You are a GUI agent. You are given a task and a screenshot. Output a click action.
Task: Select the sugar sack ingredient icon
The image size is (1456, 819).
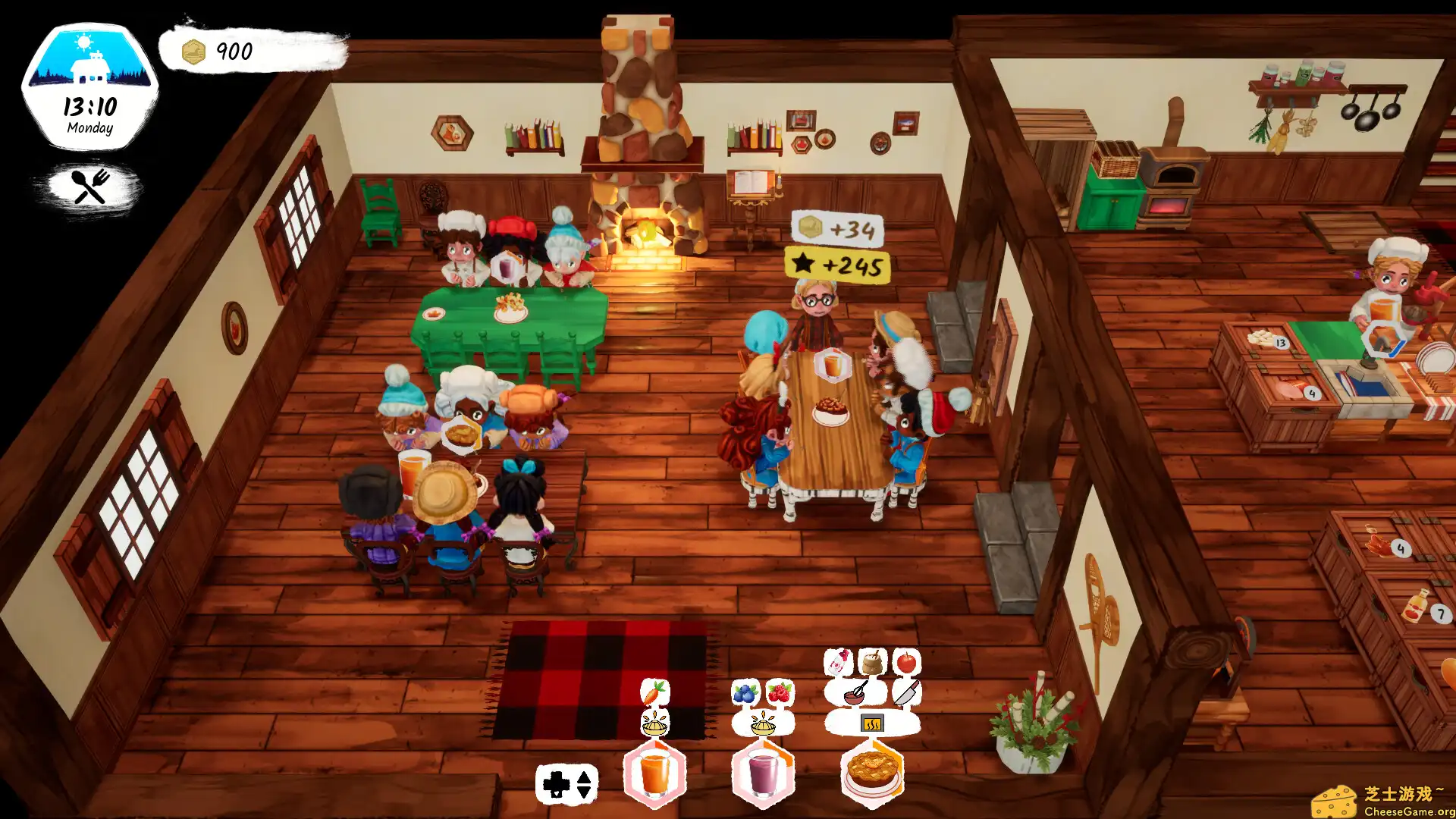click(x=871, y=662)
